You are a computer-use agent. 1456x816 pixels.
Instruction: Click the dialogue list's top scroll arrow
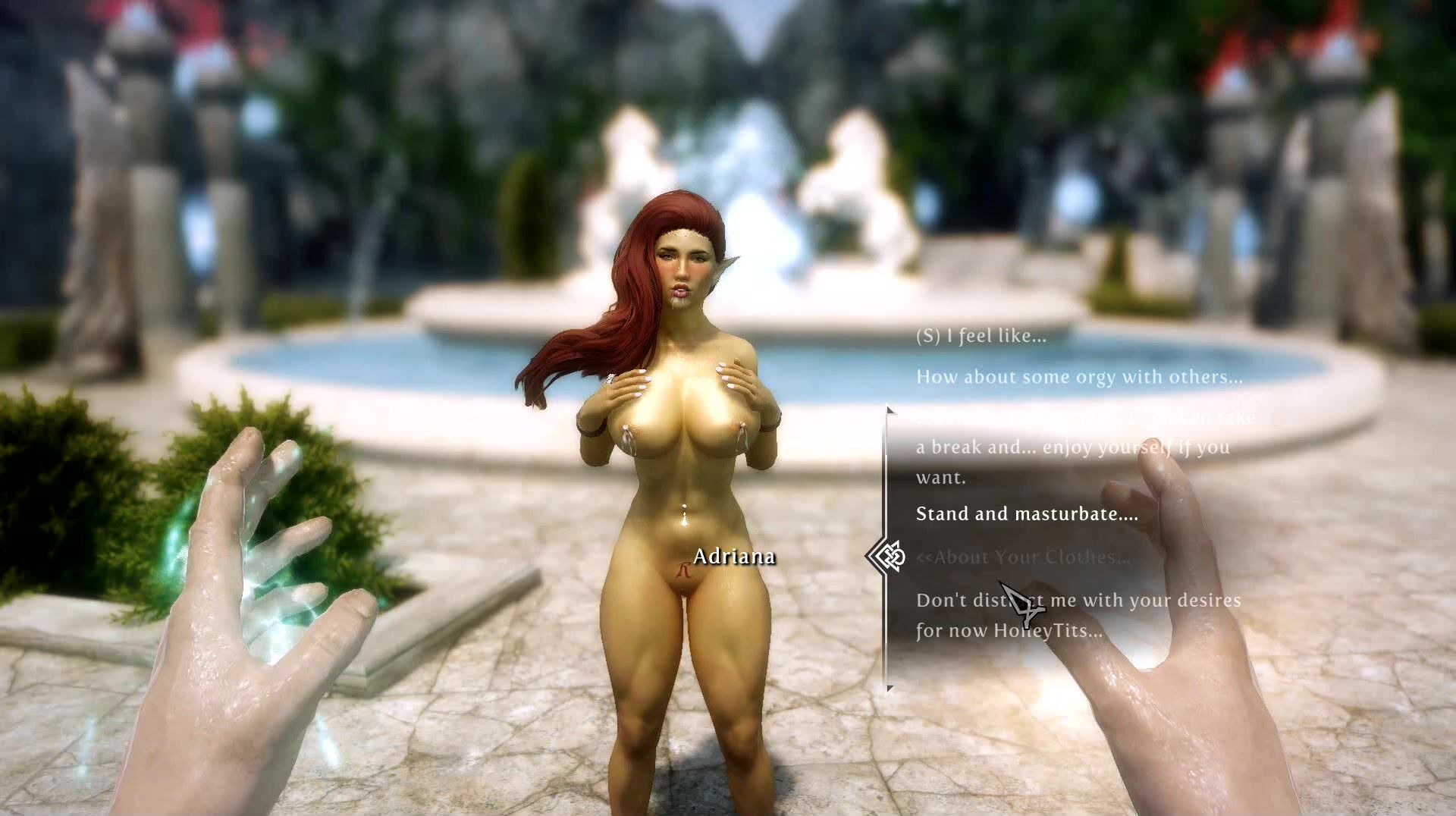point(890,411)
